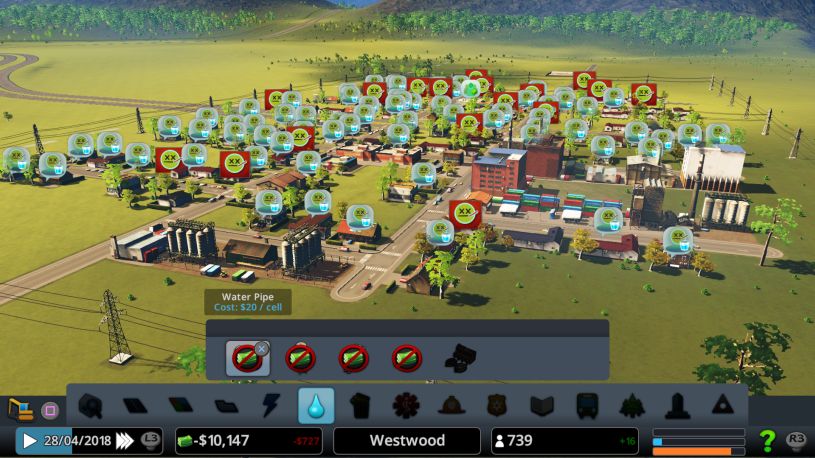Open help with the green question mark
This screenshot has height=458, width=815.
point(767,440)
